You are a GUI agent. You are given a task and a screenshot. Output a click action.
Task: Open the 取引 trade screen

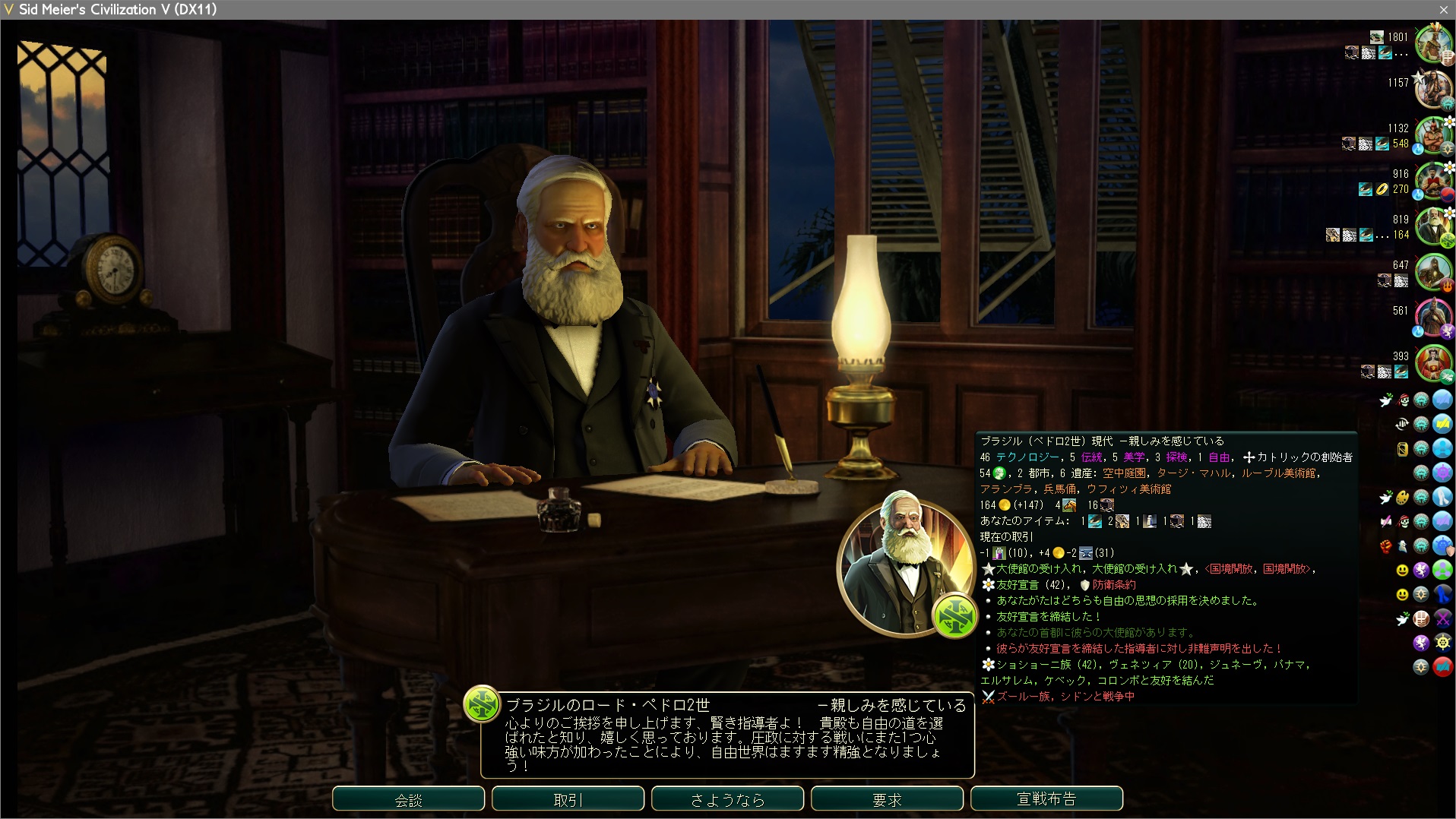(x=568, y=799)
